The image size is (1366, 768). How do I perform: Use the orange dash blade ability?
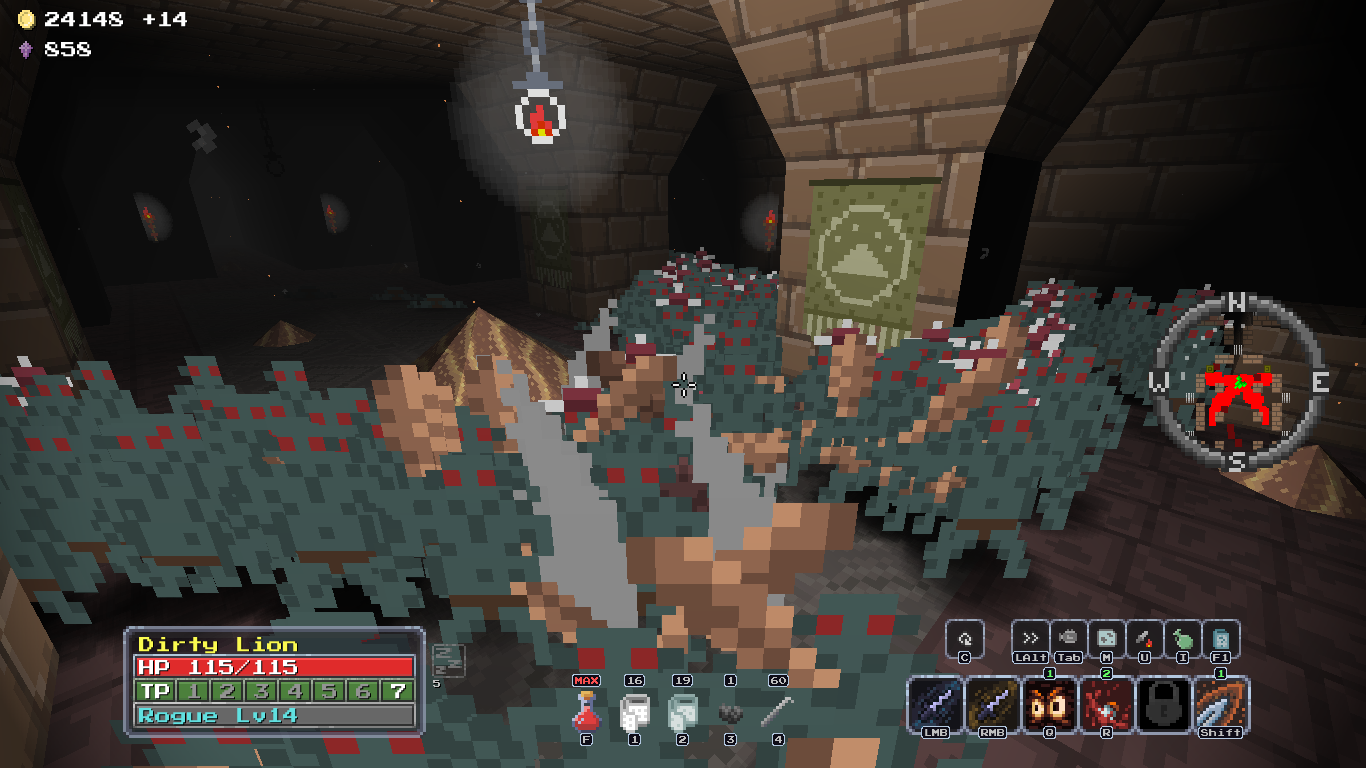pos(1221,704)
